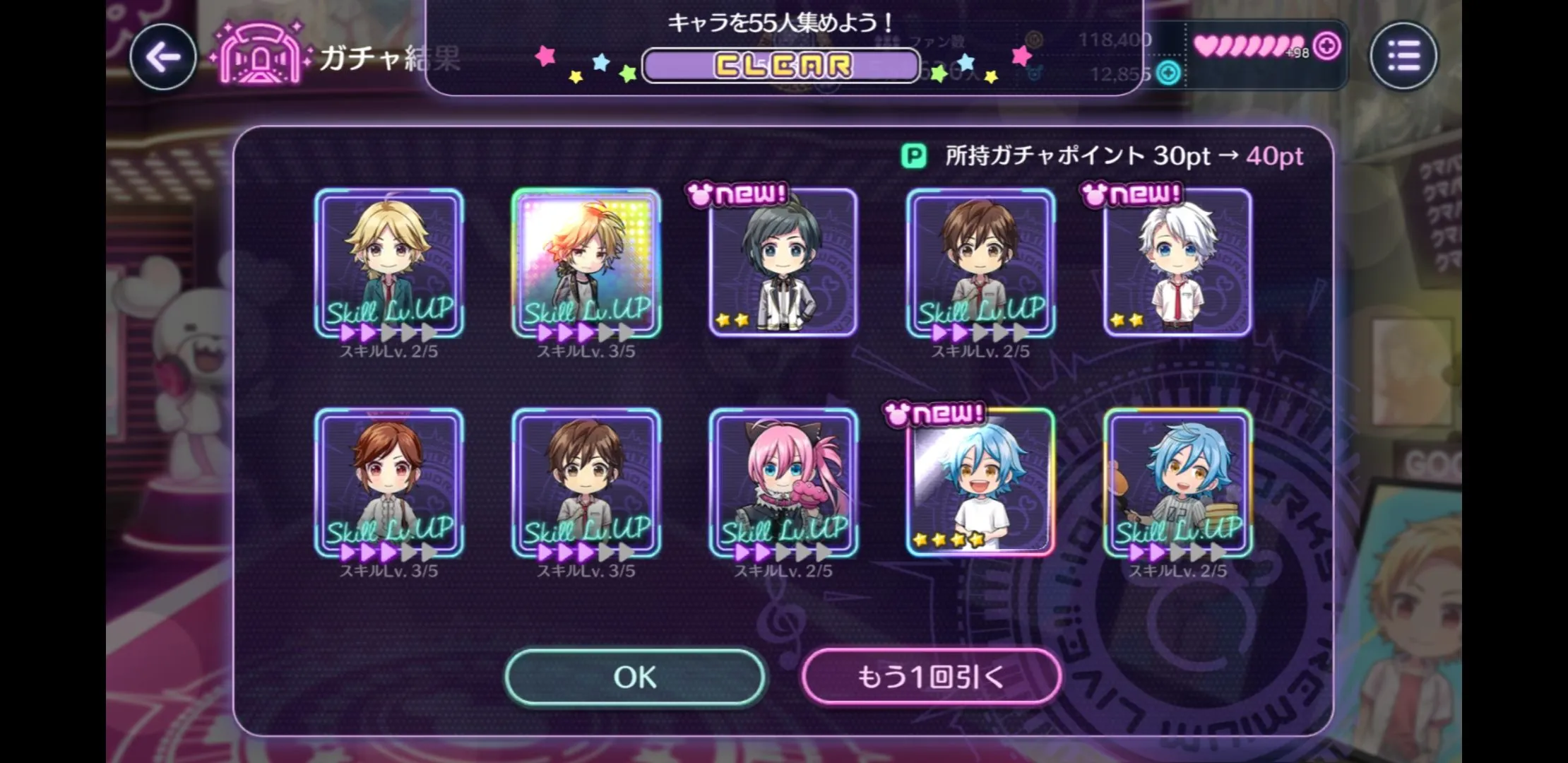Open the new four-star blue-haired card

980,483
